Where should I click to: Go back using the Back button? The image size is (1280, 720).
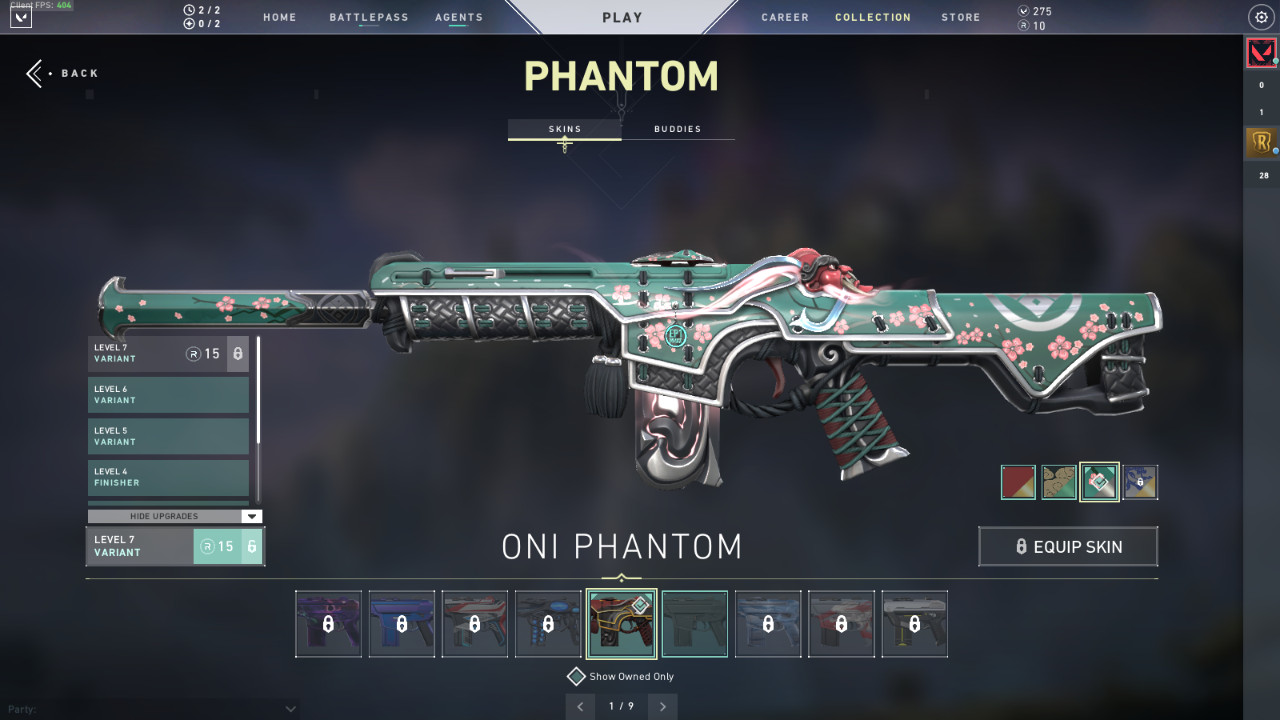[x=63, y=73]
